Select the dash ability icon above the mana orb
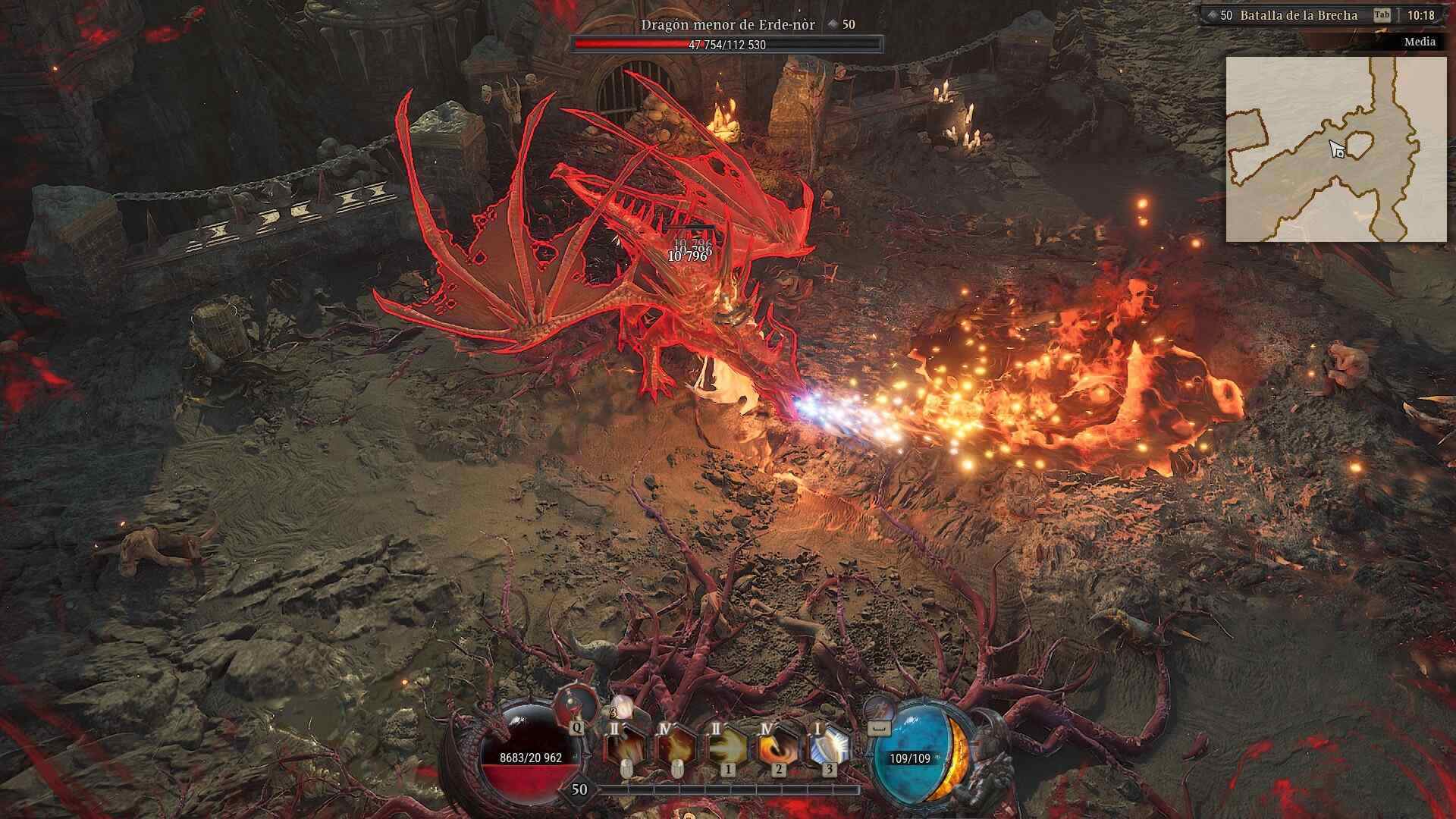 pos(880,708)
